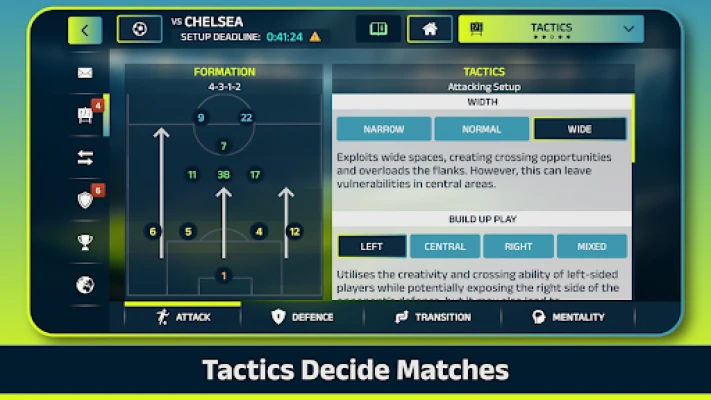Select goalkeeper number 1 on formation

223,276
